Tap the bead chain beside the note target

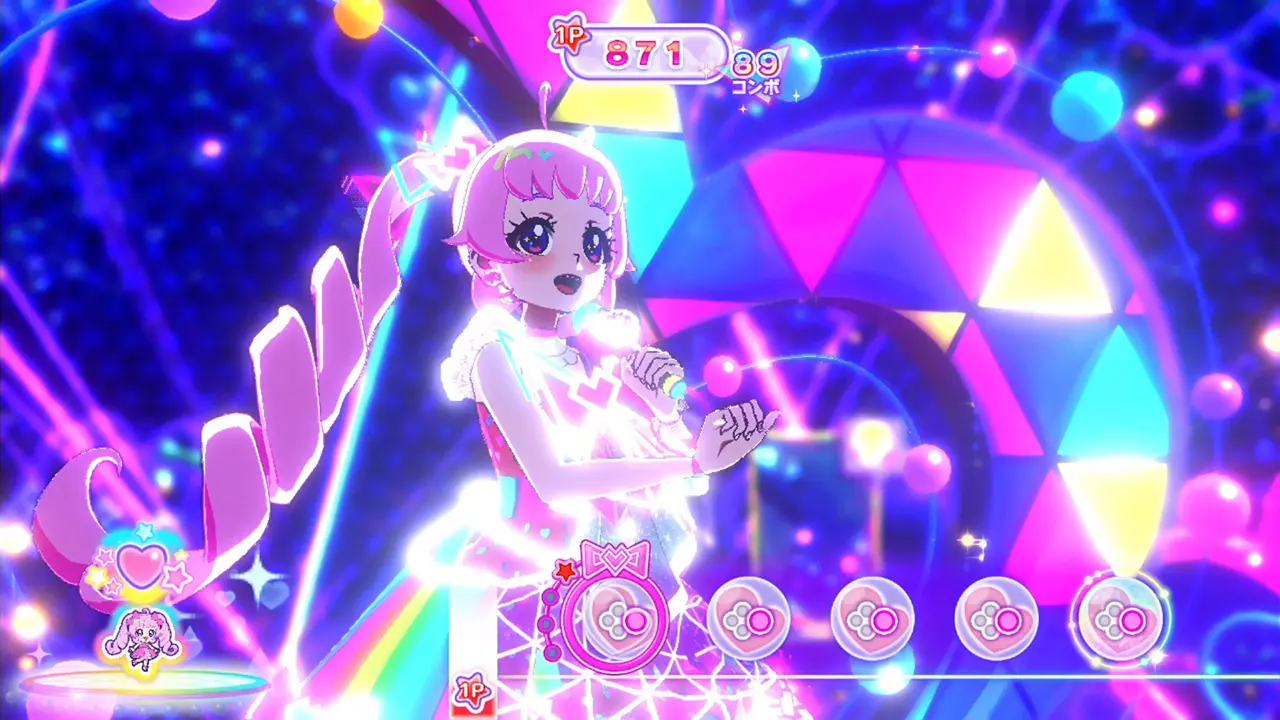(x=548, y=620)
